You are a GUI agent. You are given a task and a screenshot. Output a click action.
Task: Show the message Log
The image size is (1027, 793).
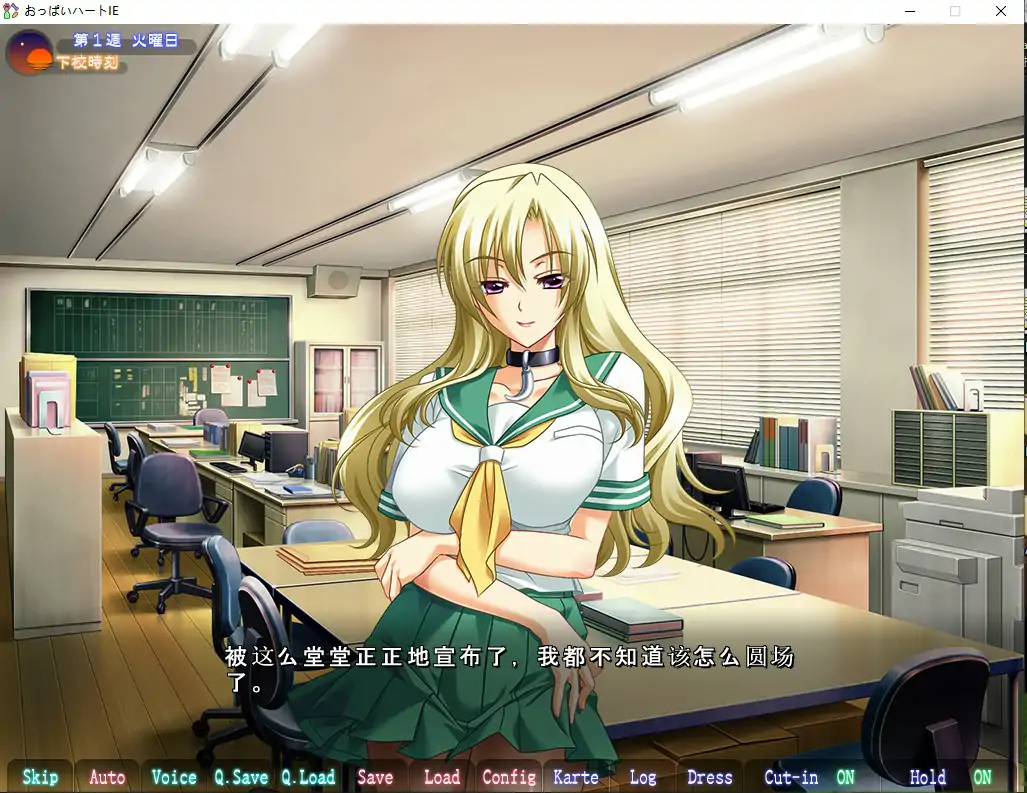(643, 777)
